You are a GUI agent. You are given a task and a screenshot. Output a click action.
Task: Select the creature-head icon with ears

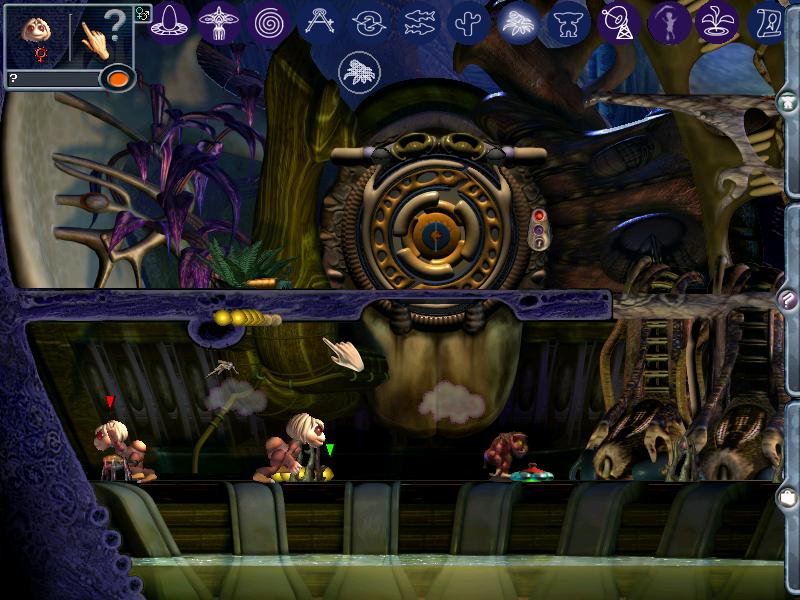[568, 21]
